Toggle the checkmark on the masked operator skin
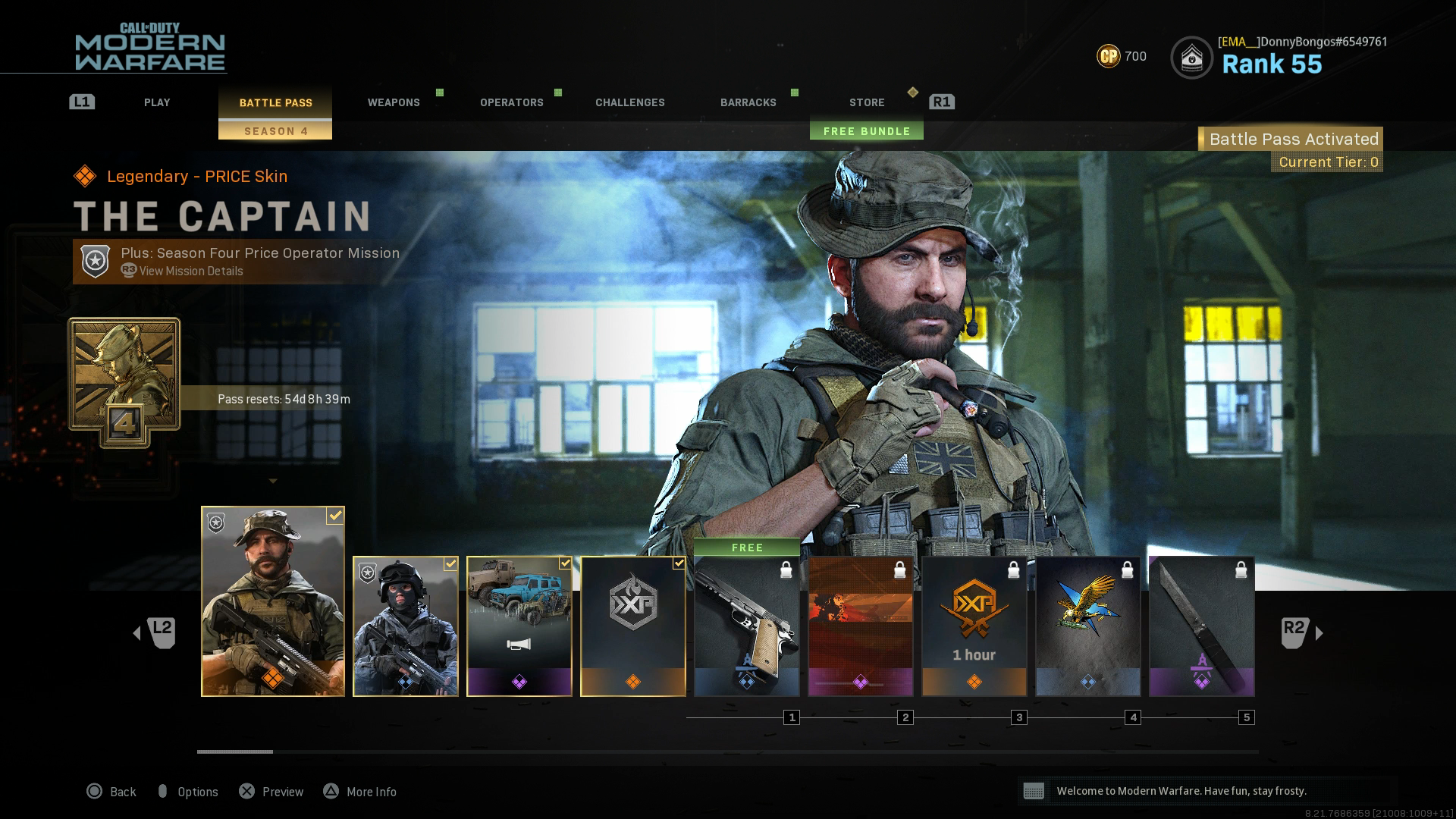The image size is (1456, 819). [451, 563]
